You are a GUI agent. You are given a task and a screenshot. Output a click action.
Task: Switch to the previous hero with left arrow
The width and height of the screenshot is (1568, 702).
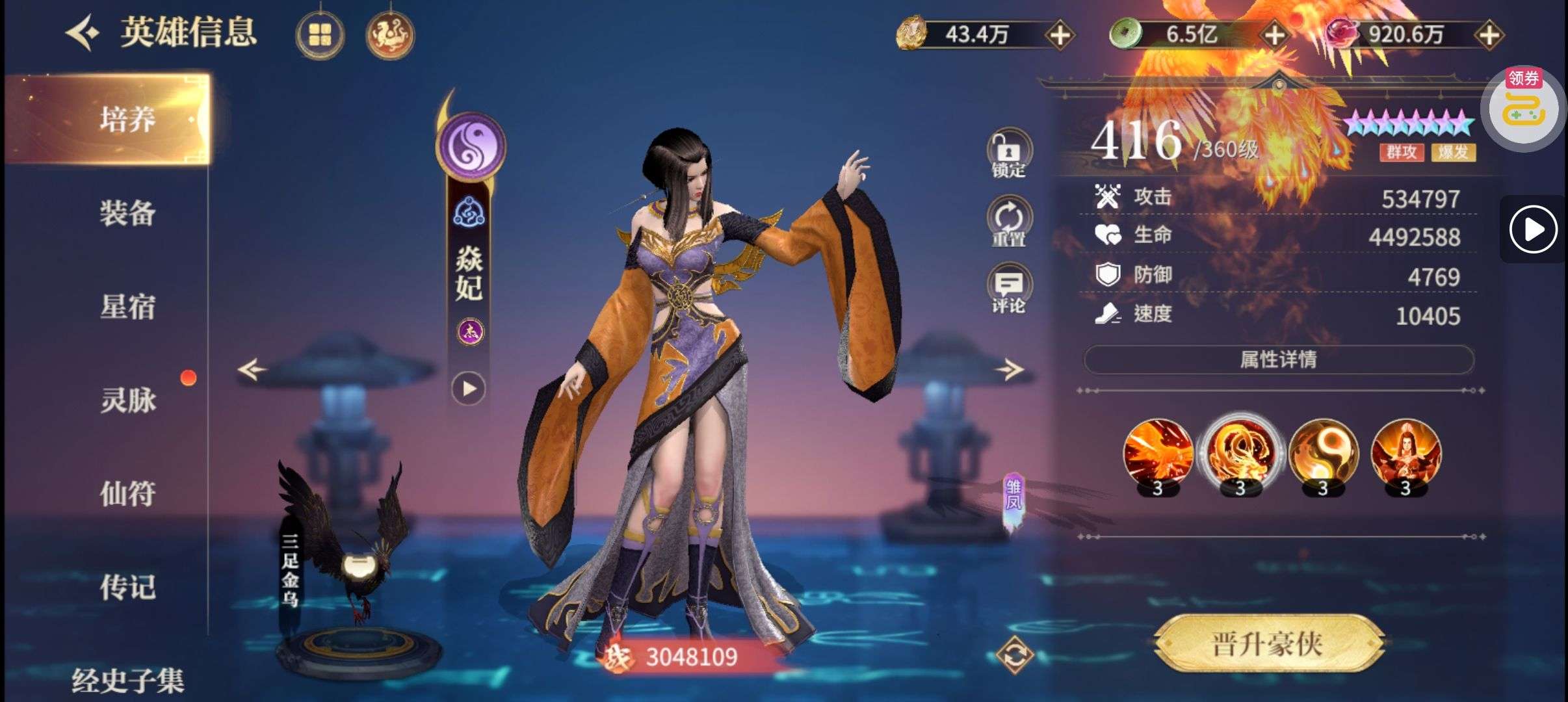pos(252,370)
